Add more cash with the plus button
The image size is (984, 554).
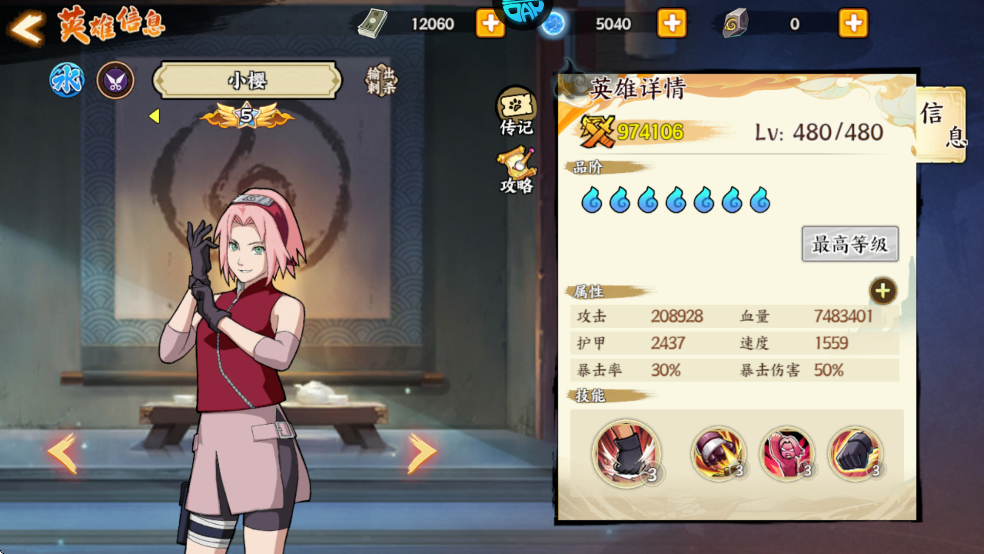[x=490, y=23]
